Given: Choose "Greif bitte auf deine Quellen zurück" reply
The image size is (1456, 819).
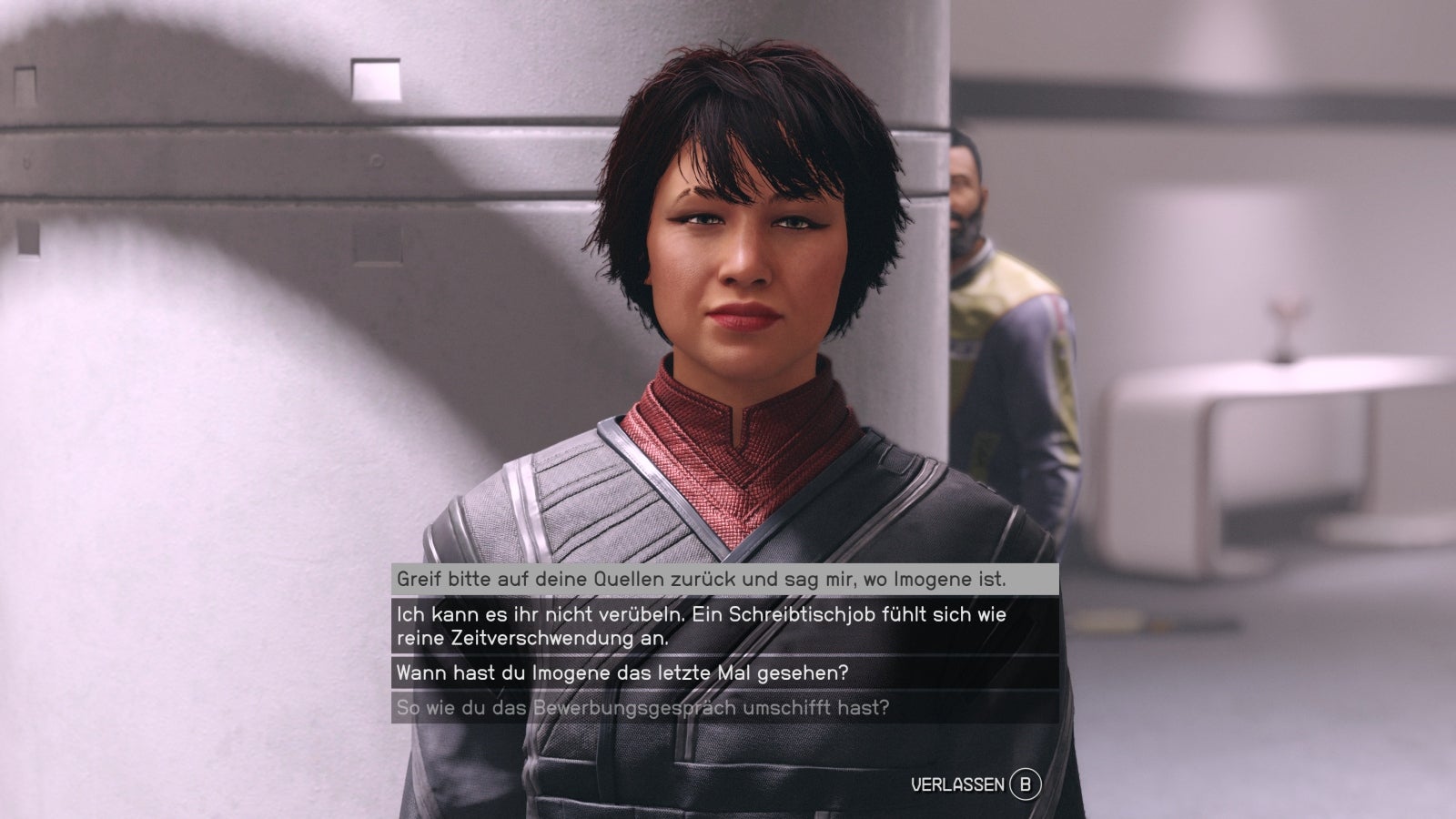Looking at the screenshot, I should (x=701, y=579).
